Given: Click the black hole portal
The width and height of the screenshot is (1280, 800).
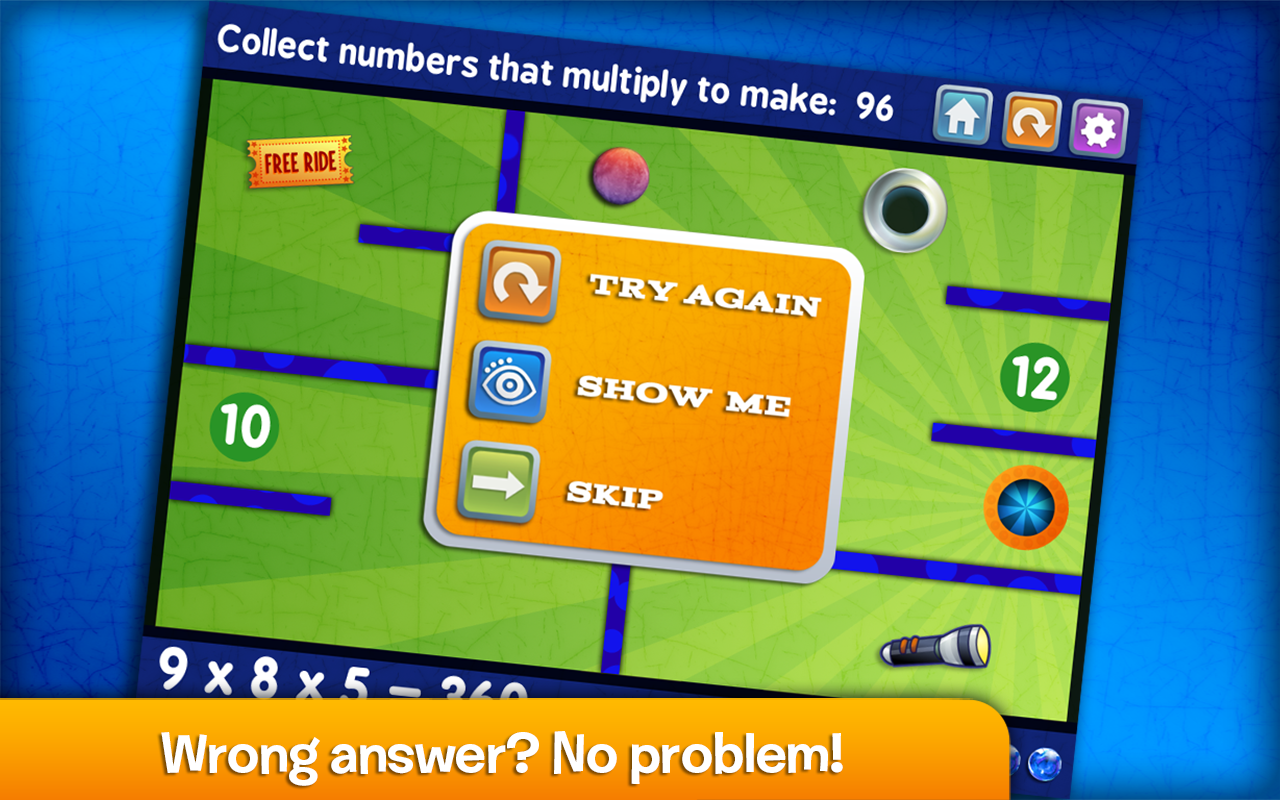Looking at the screenshot, I should [x=903, y=212].
